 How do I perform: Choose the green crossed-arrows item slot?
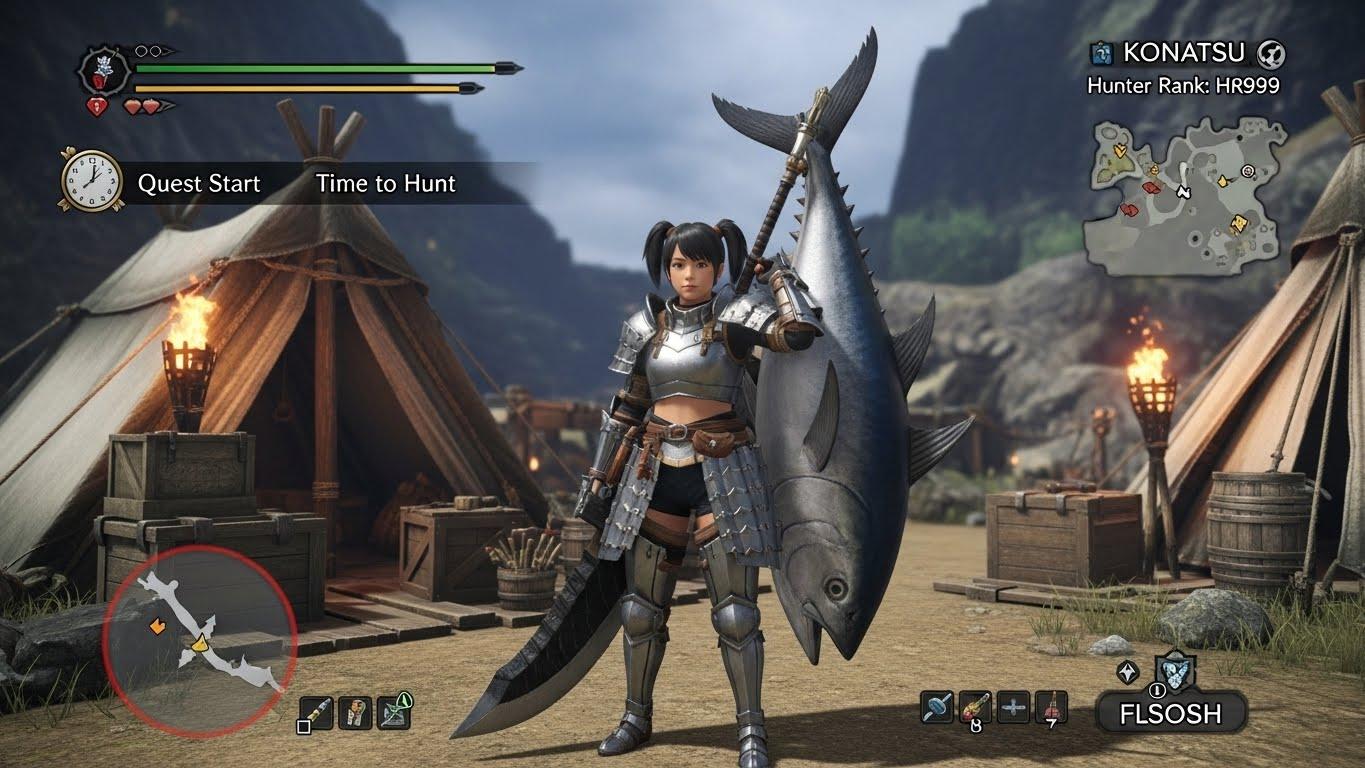(393, 712)
